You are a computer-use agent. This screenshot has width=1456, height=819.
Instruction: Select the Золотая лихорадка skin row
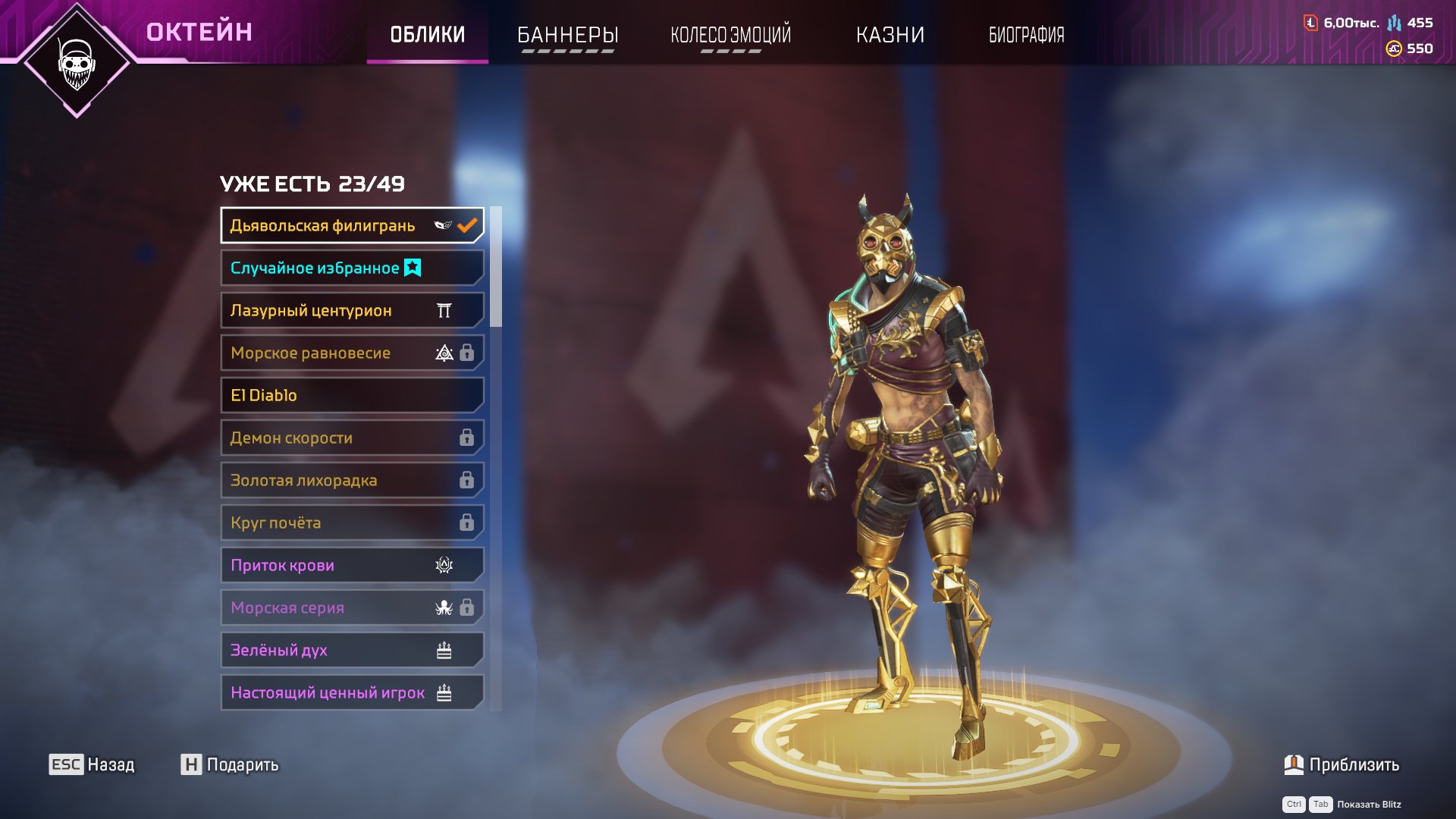(352, 480)
